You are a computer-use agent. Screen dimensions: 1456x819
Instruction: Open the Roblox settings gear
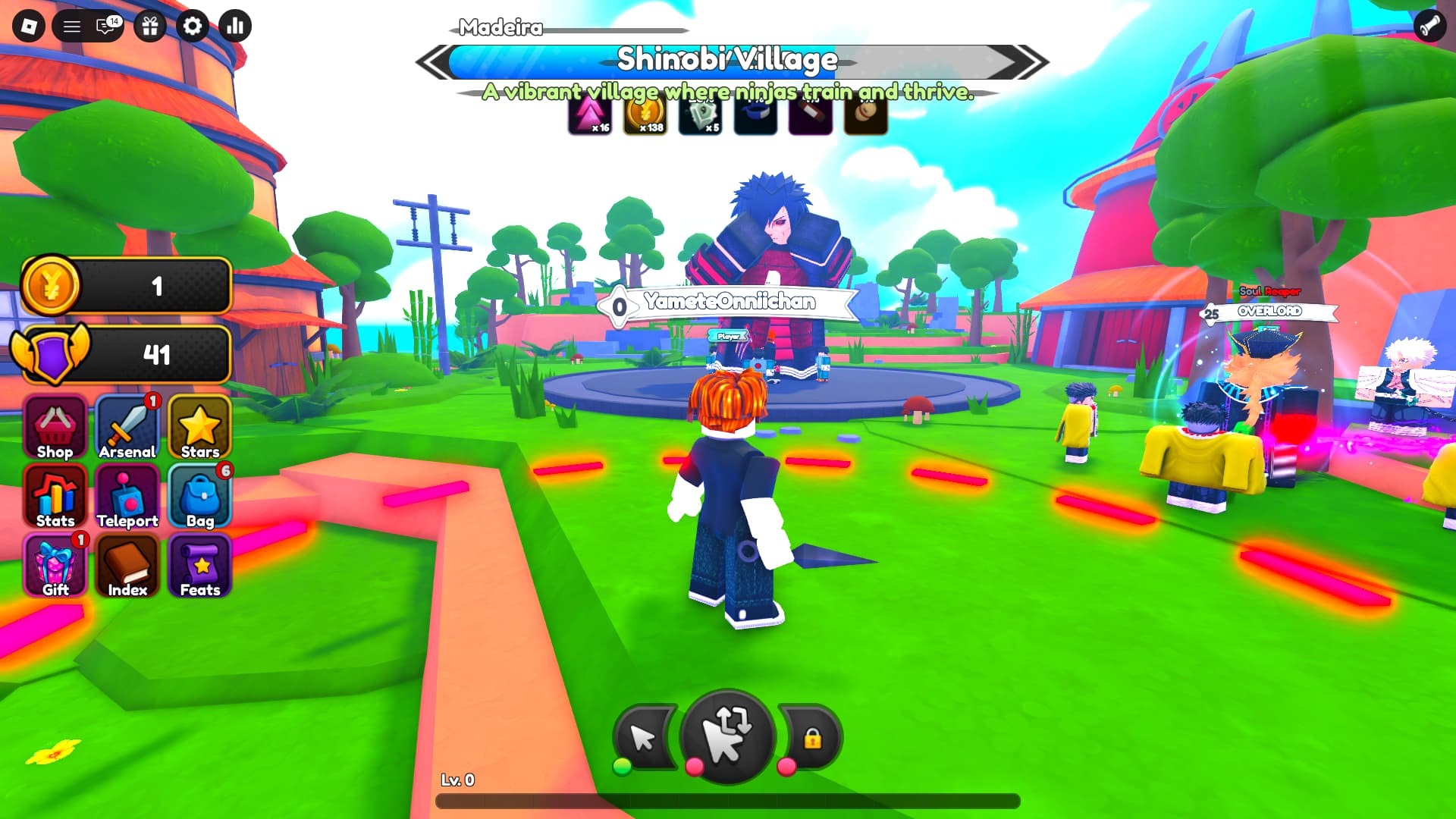tap(193, 25)
